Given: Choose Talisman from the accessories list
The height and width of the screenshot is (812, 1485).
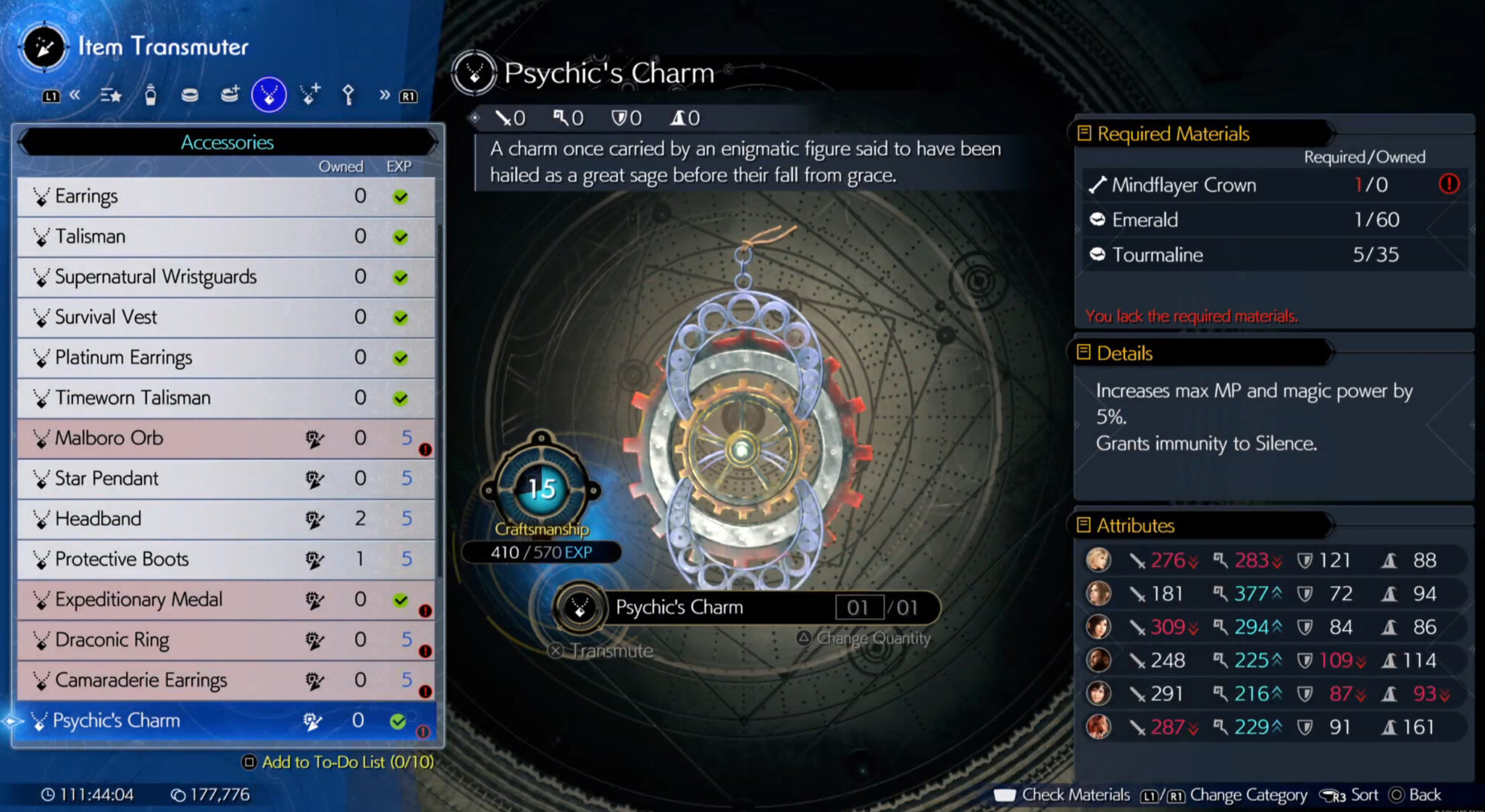Looking at the screenshot, I should click(x=226, y=237).
